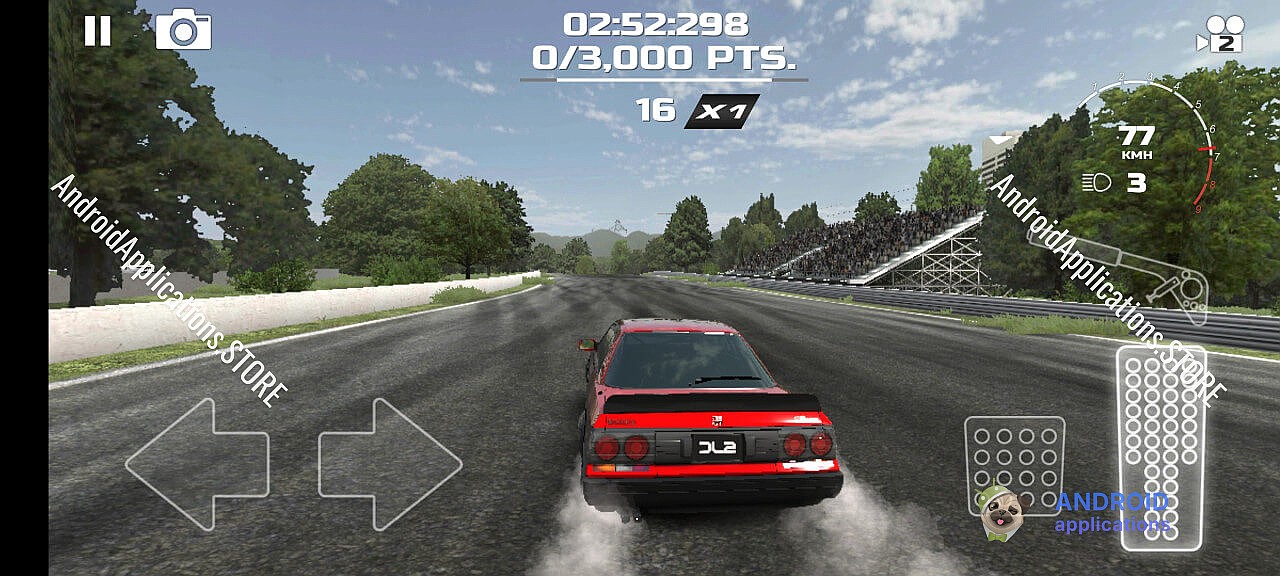
Task: Tap the tall accelerator pedal
Action: click(1160, 447)
